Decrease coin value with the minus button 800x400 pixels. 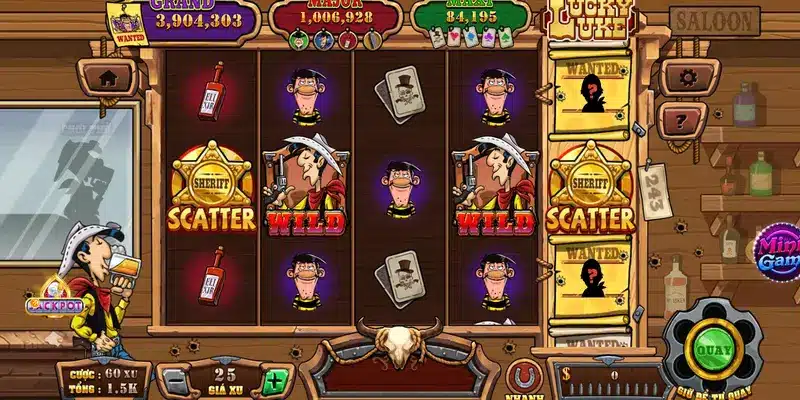175,380
